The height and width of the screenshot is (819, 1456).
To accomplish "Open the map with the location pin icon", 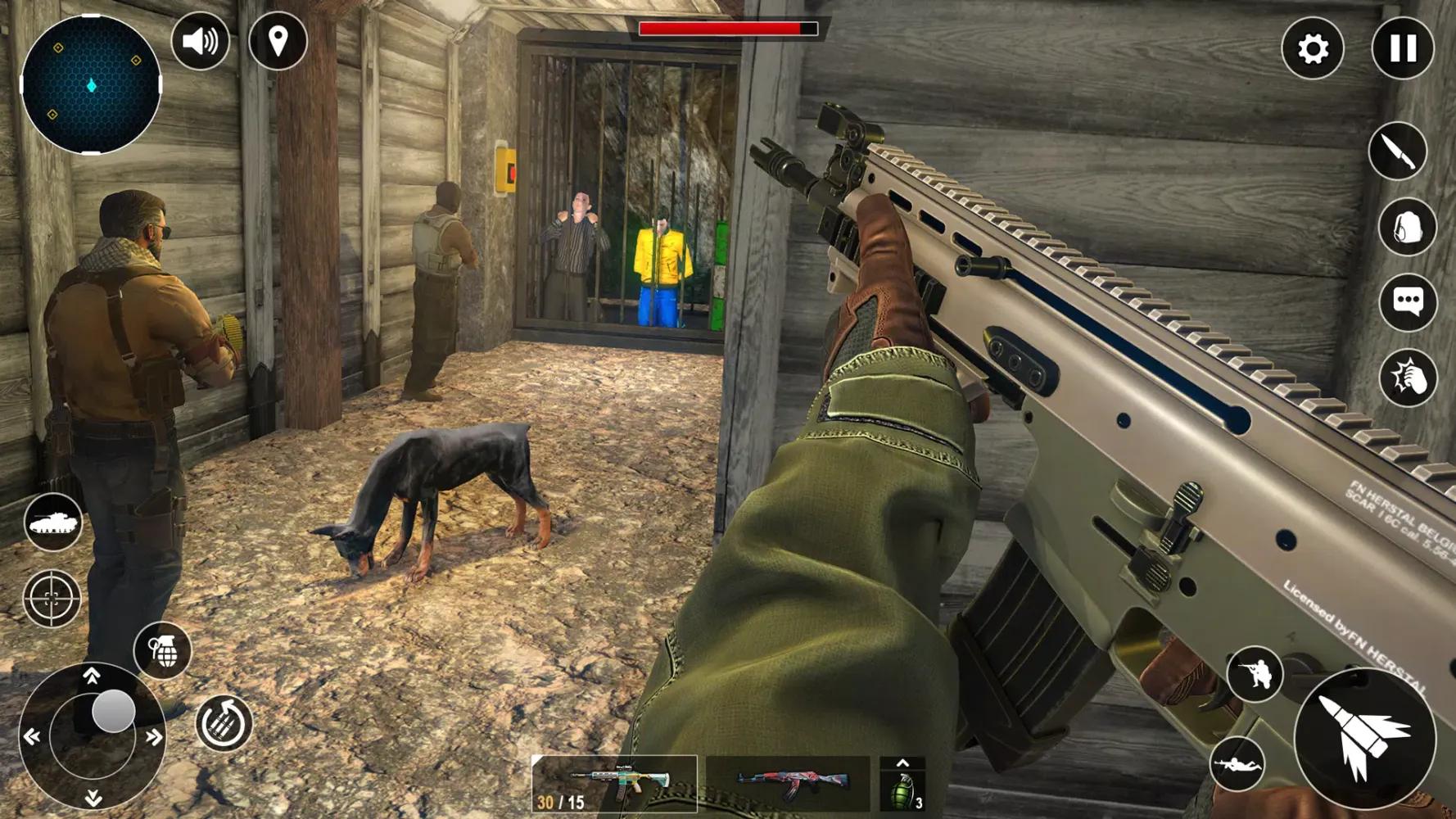I will click(277, 39).
